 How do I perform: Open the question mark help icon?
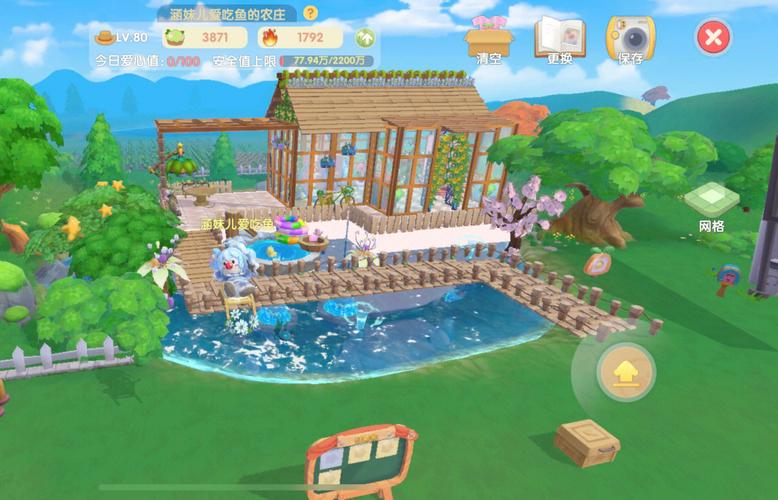310,13
